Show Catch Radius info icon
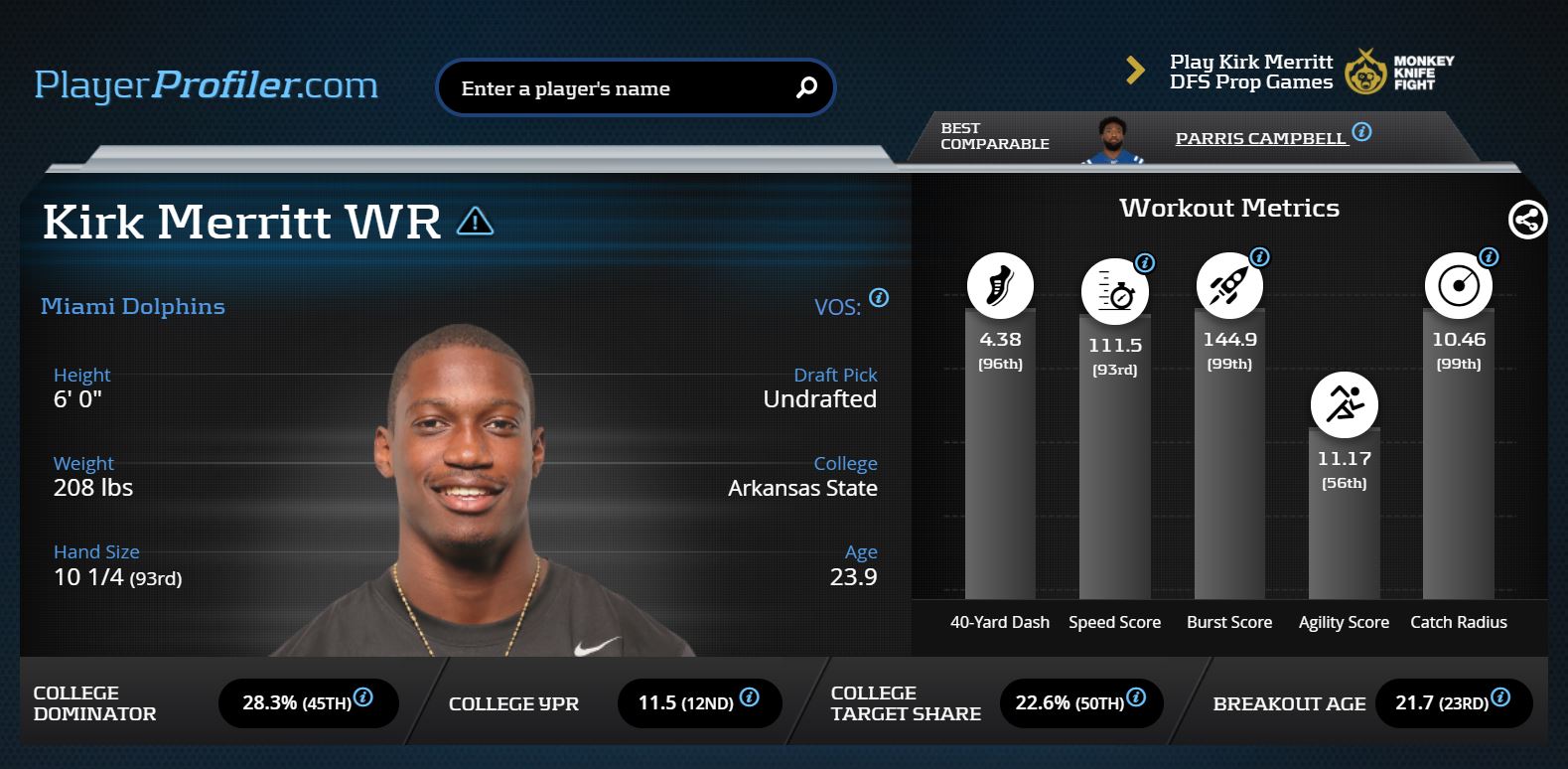This screenshot has height=769, width=1568. pos(1489,257)
